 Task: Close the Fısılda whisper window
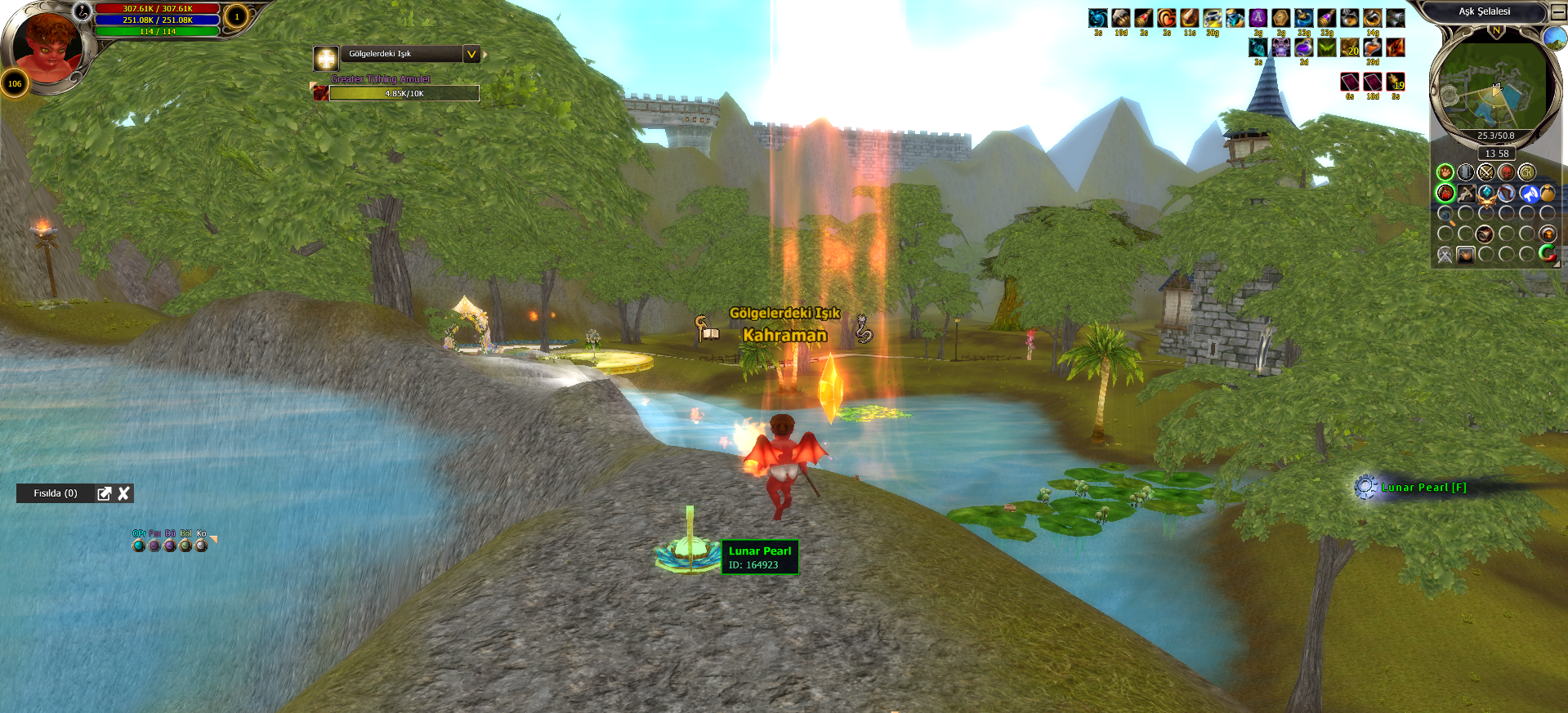pos(124,493)
